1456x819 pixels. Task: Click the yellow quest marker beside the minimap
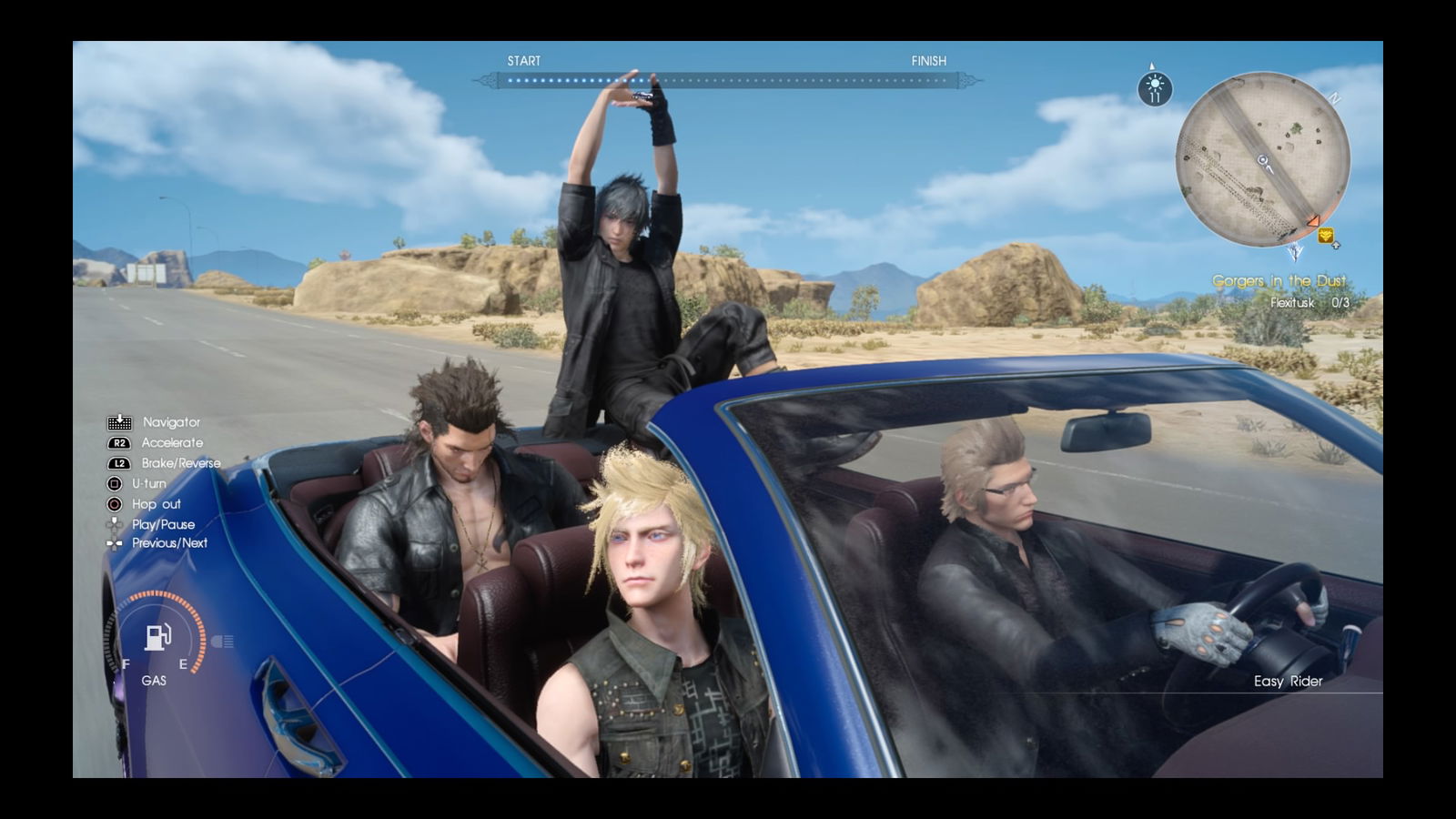click(1326, 236)
